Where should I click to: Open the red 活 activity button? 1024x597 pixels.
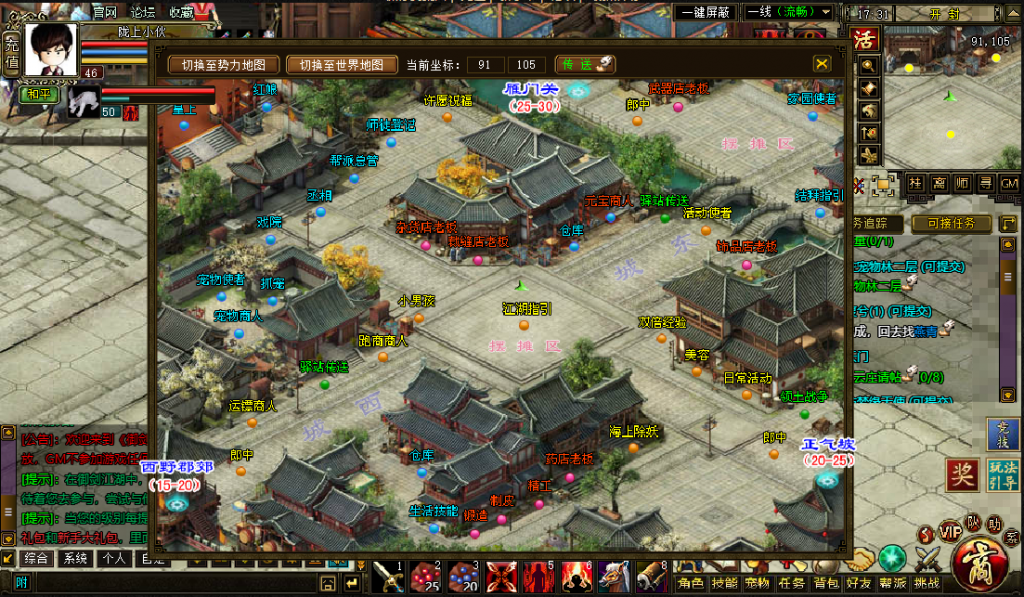pos(864,40)
